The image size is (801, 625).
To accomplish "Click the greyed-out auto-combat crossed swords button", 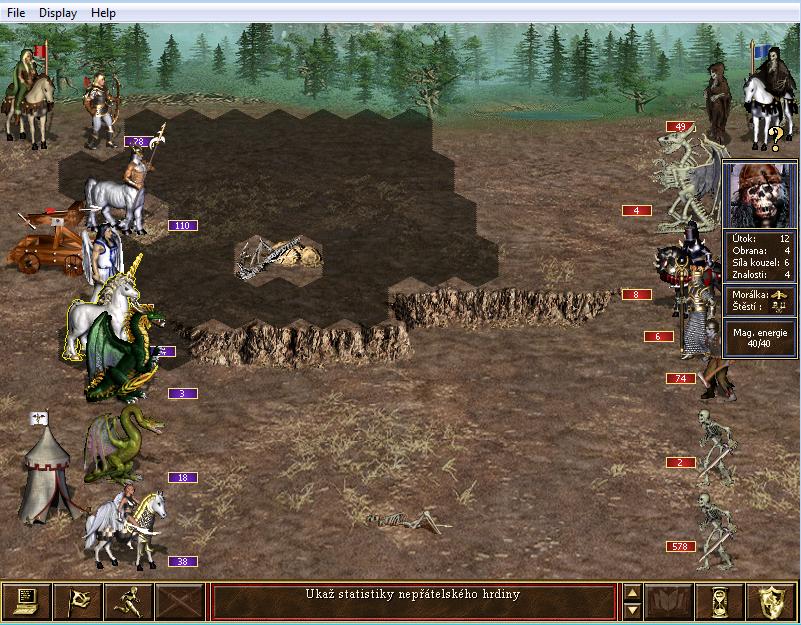I will pos(180,602).
